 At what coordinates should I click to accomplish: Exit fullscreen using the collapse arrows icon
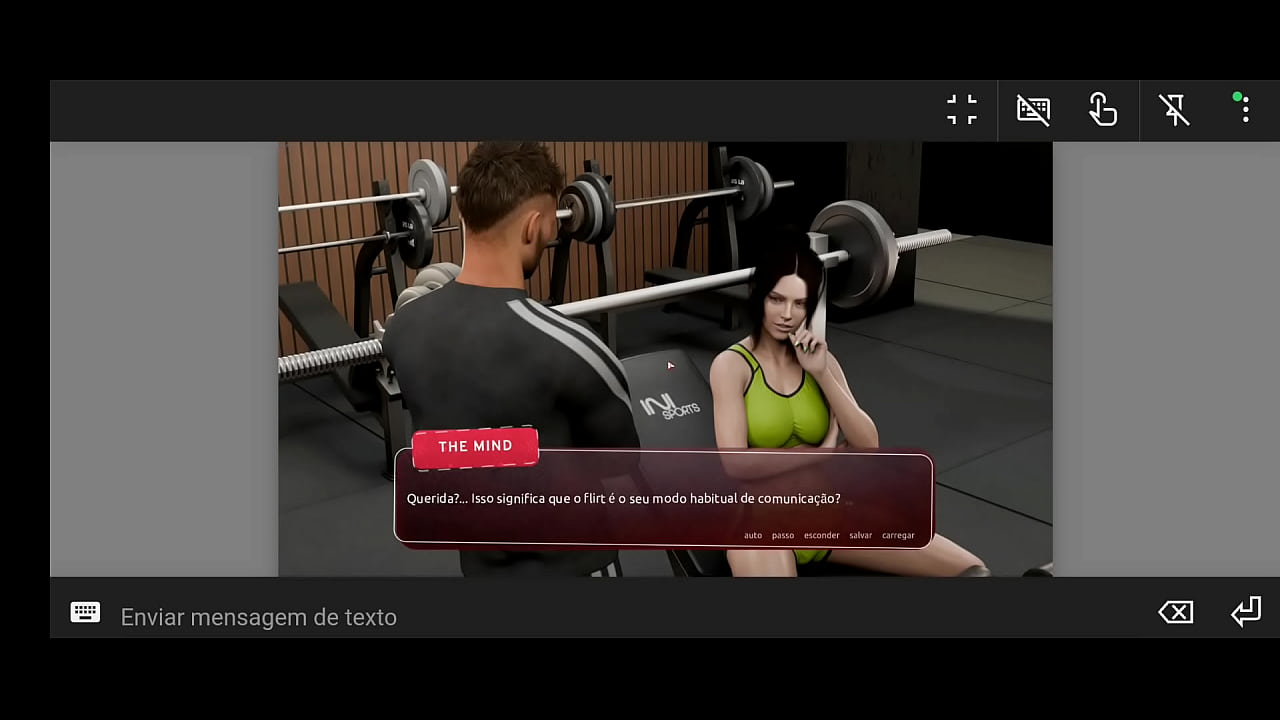point(961,109)
